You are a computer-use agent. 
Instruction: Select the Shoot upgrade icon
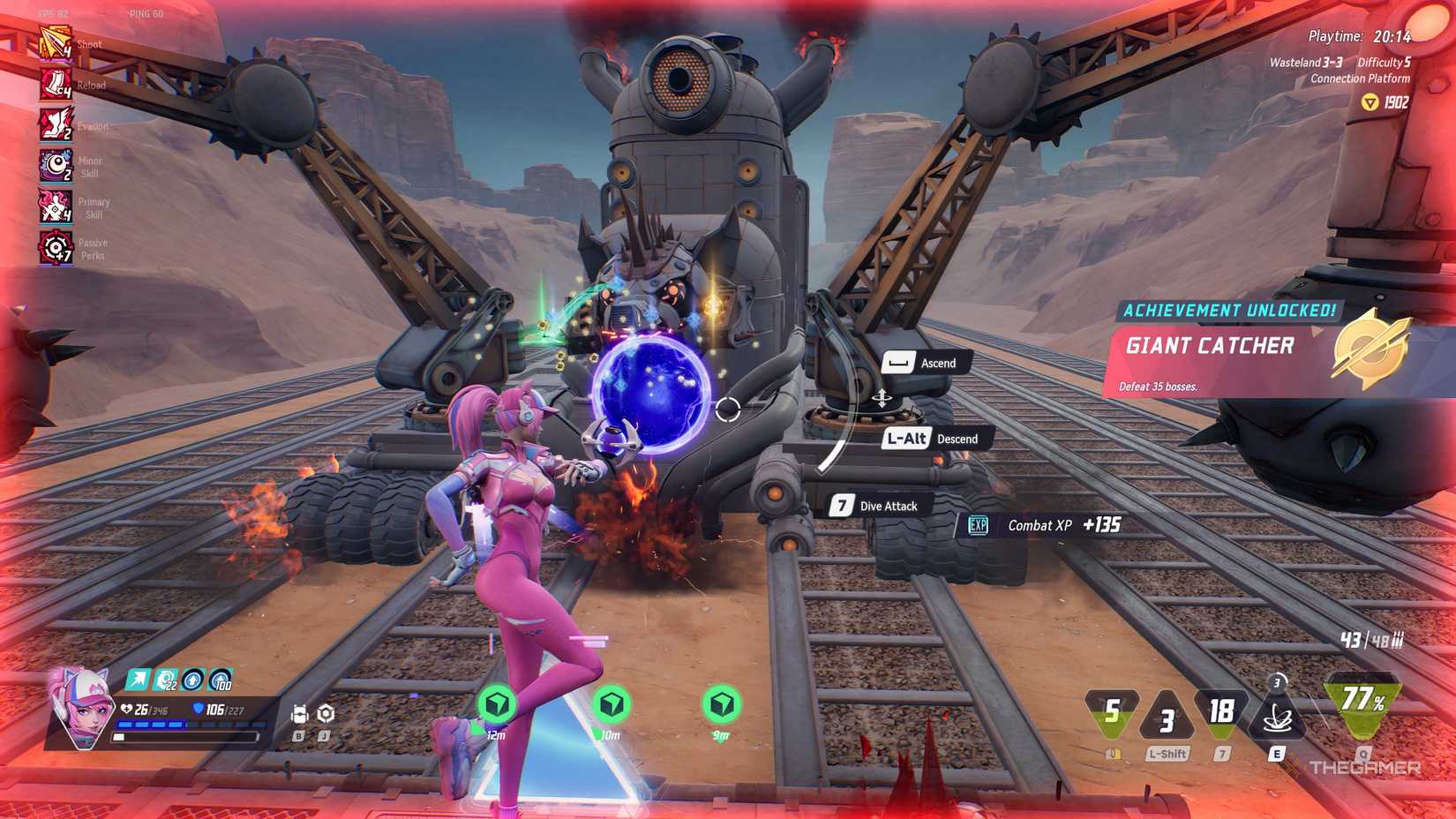tap(55, 43)
